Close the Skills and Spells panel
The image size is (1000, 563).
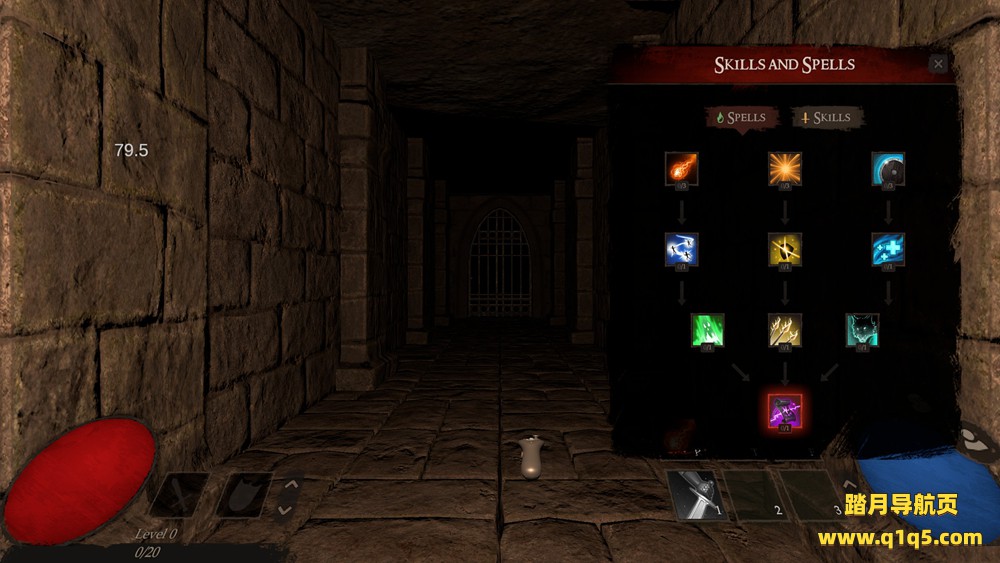pyautogui.click(x=937, y=64)
